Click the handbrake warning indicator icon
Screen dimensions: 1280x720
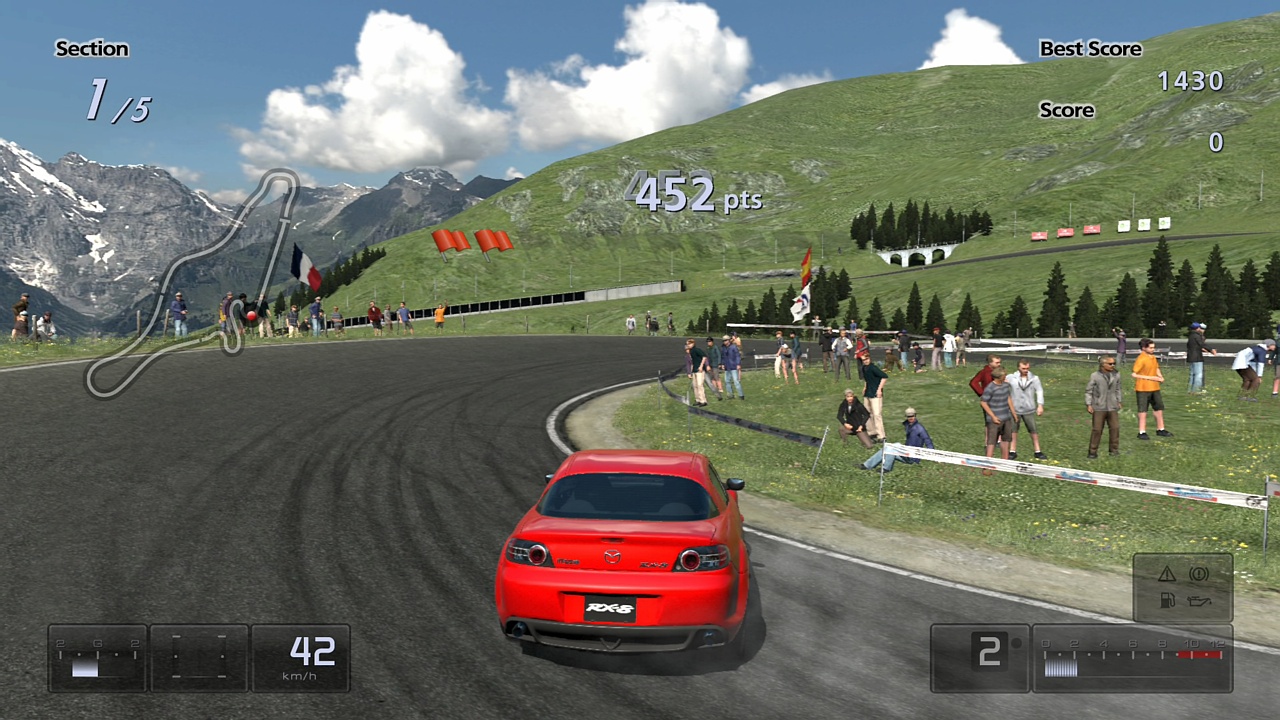[x=1200, y=572]
